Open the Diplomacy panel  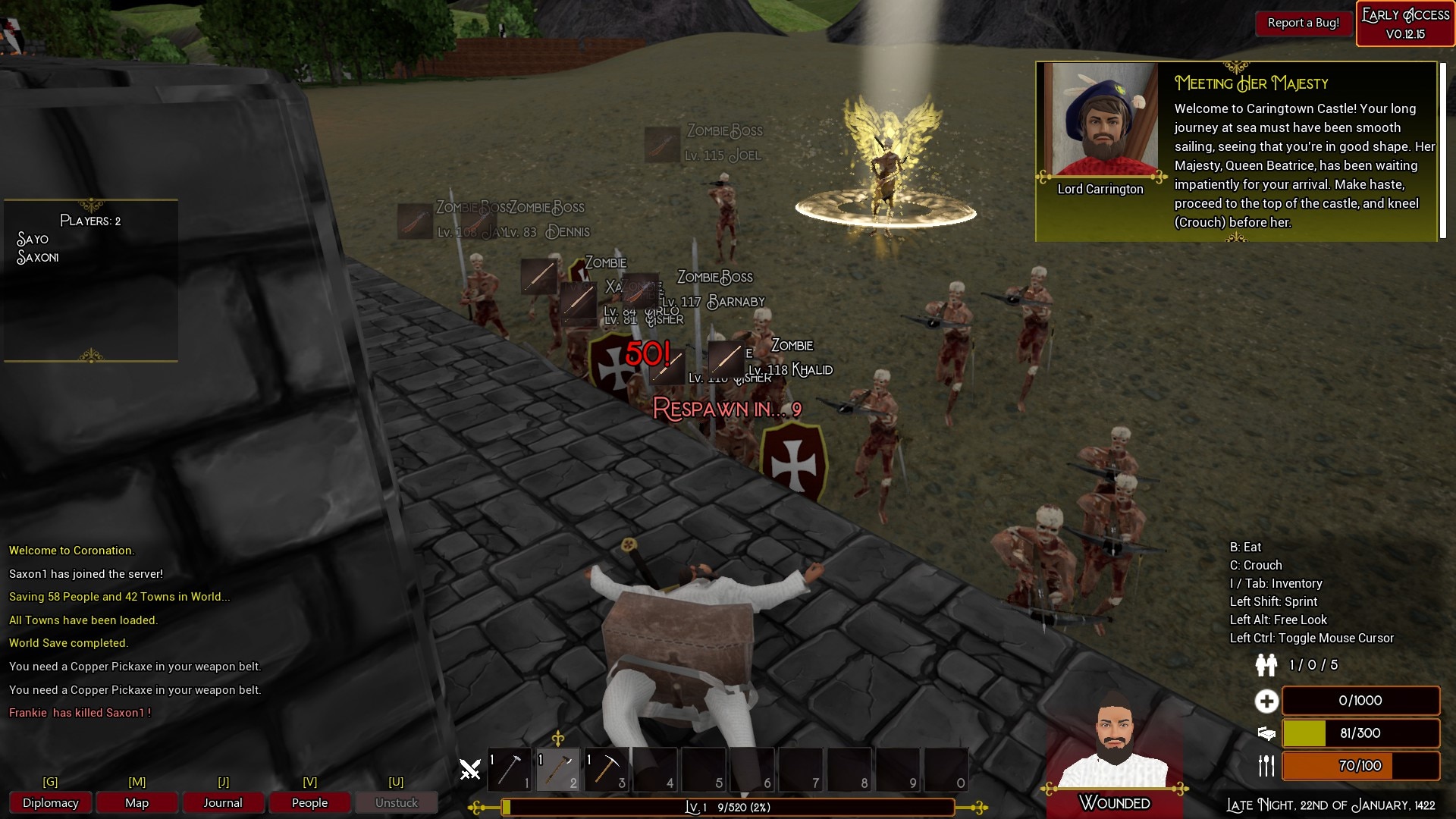pyautogui.click(x=50, y=802)
